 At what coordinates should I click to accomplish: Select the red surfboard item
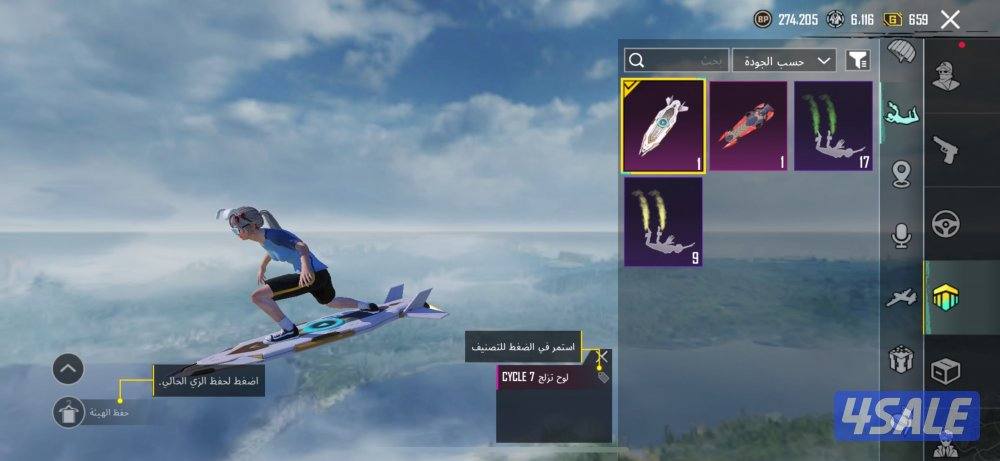point(749,126)
